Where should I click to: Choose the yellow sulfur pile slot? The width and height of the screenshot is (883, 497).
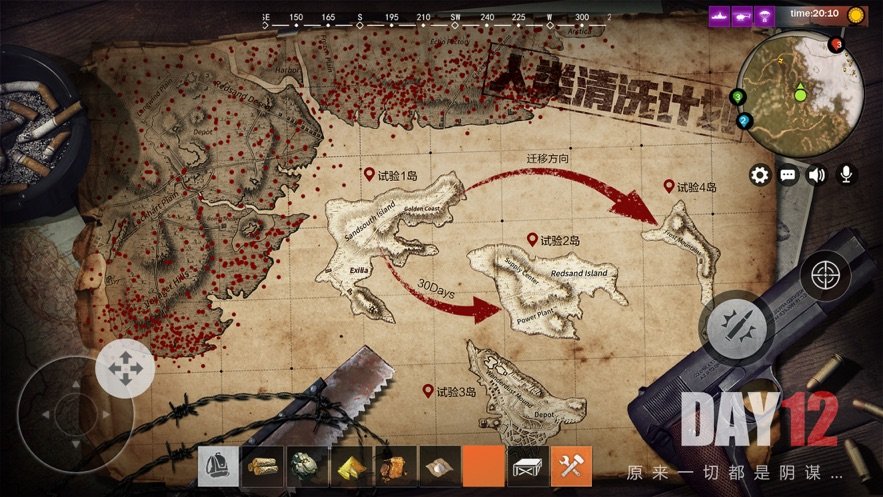(x=350, y=466)
